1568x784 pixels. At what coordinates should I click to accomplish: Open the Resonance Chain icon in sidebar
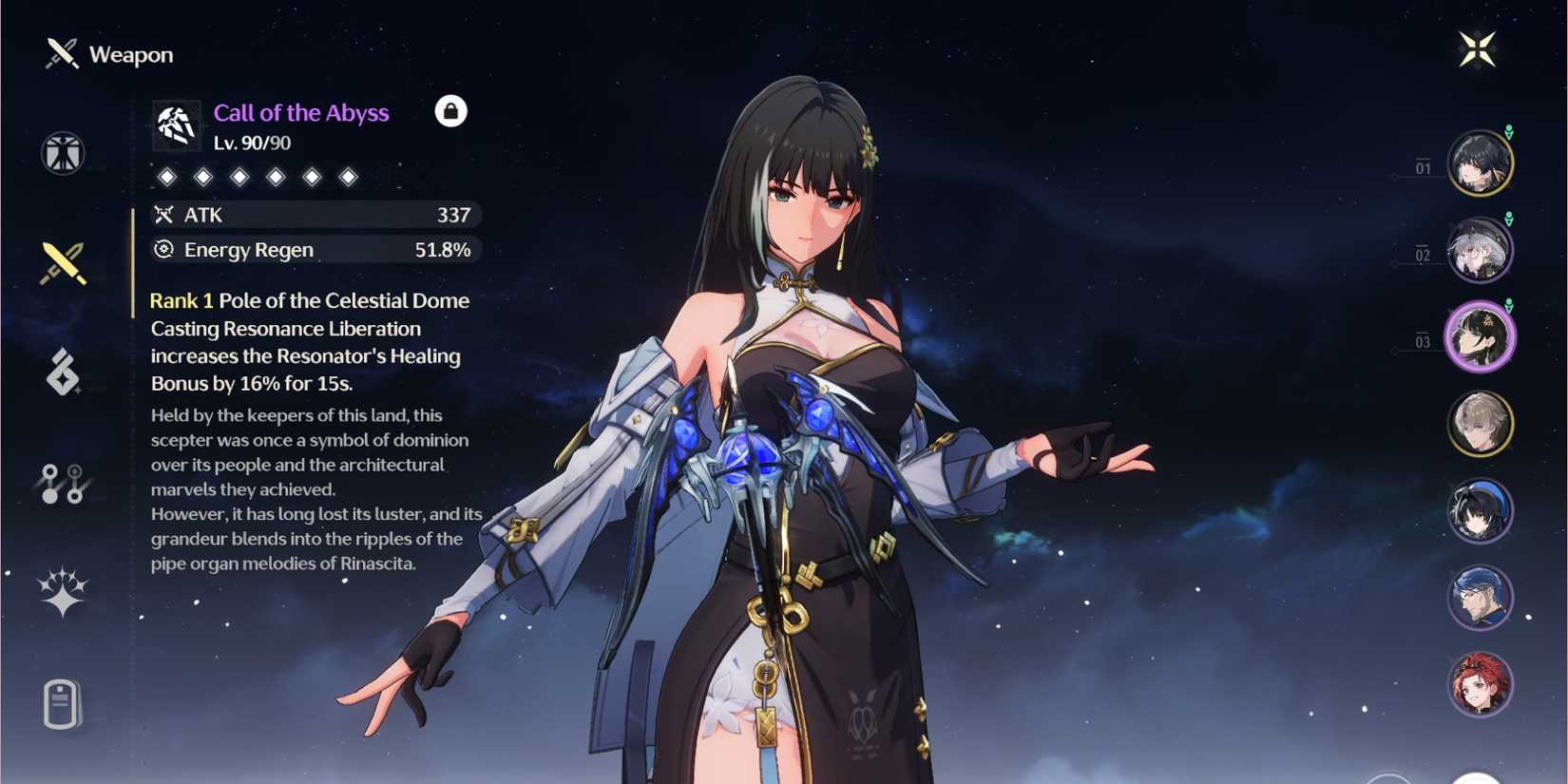[x=61, y=487]
